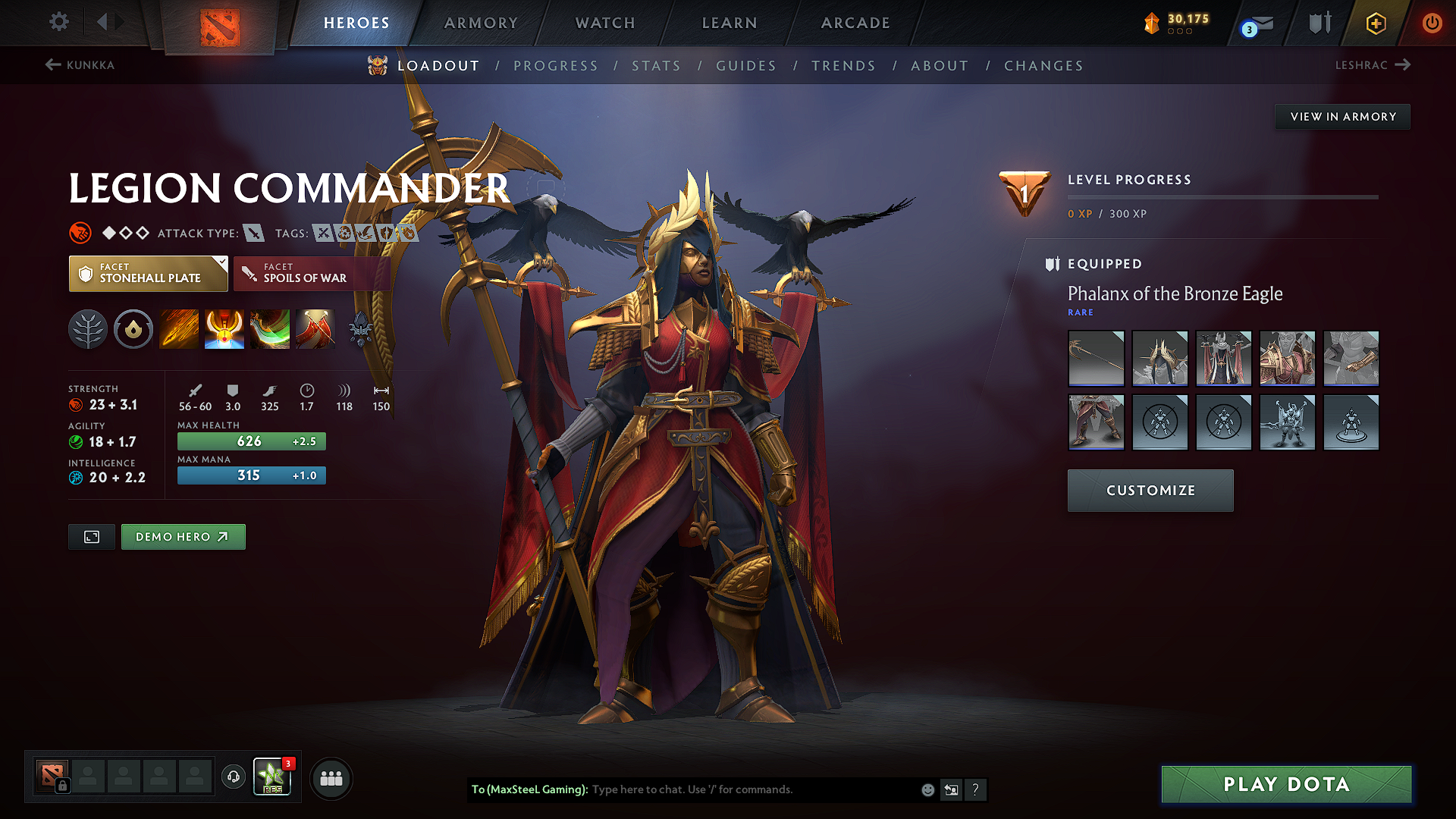
Task: Expand the Stonehall Plate facet dropdown
Action: [221, 262]
